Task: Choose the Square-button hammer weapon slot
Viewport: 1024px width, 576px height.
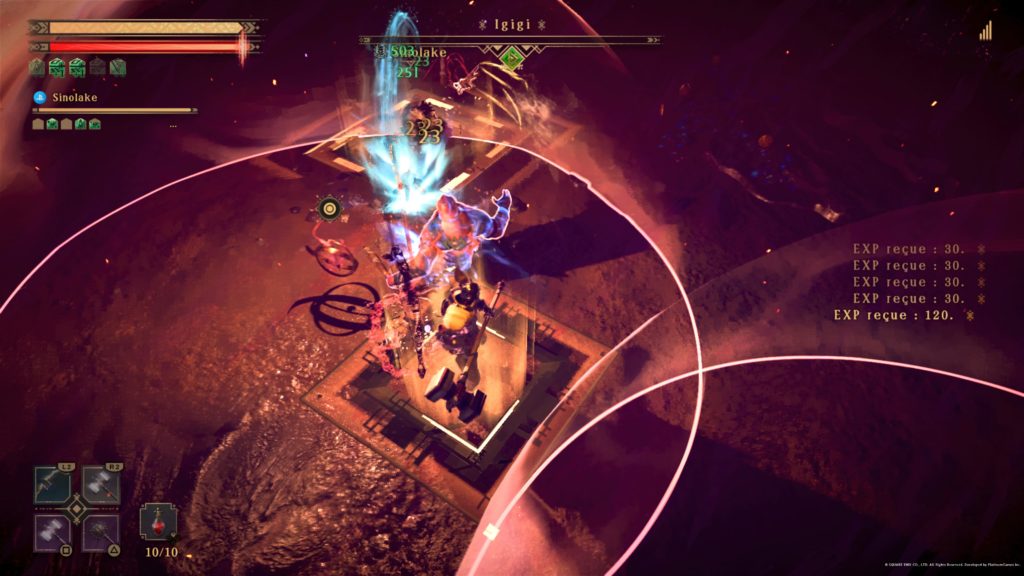Action: [53, 532]
